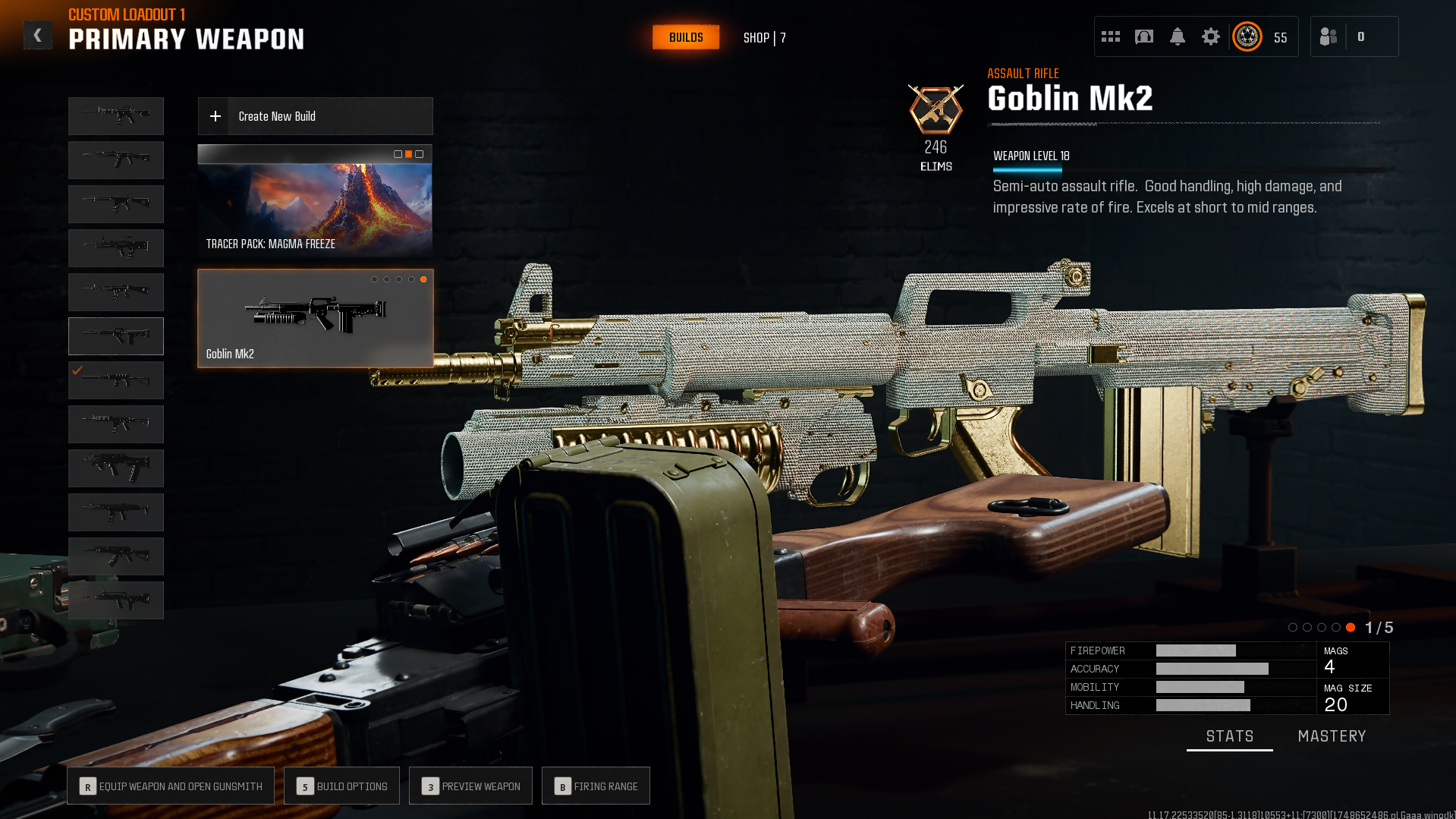Screen dimensions: 1456x819
Task: Choose the Goblin Mk2 build card
Action: [315, 319]
